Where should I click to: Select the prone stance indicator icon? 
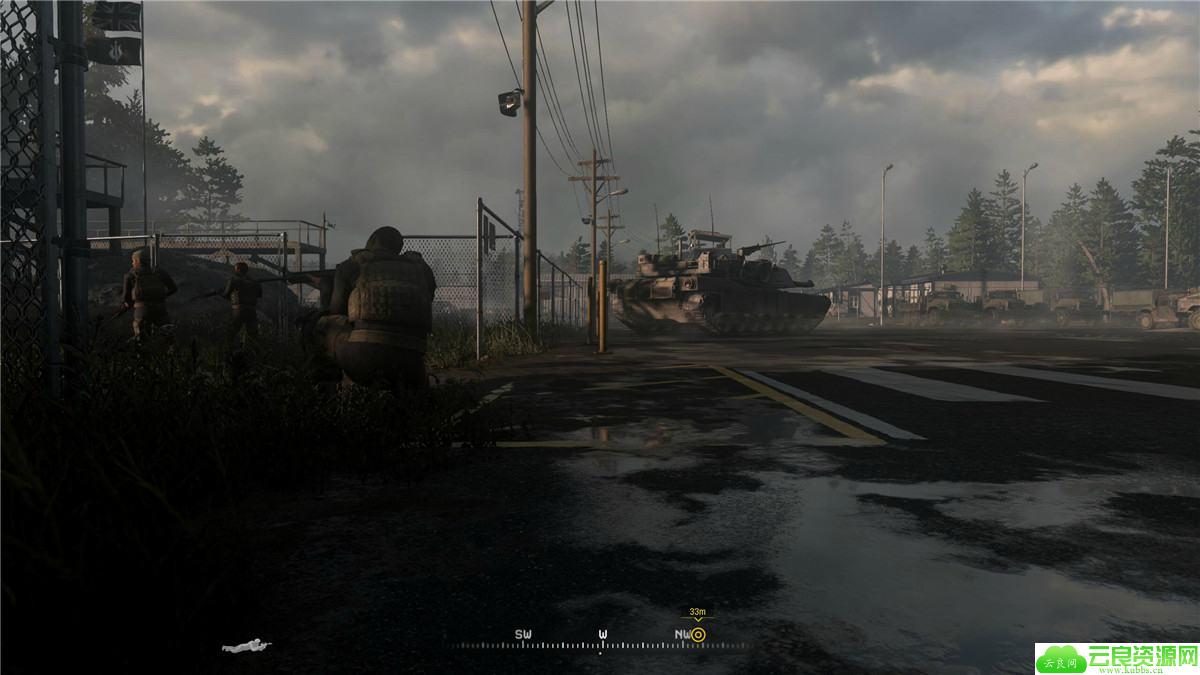[246, 646]
